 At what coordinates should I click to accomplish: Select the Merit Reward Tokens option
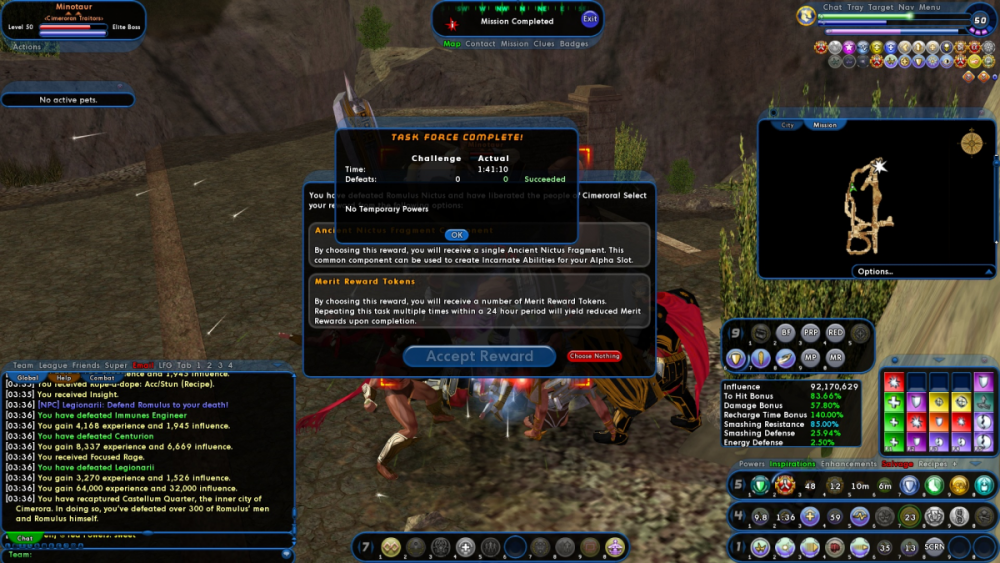(479, 301)
